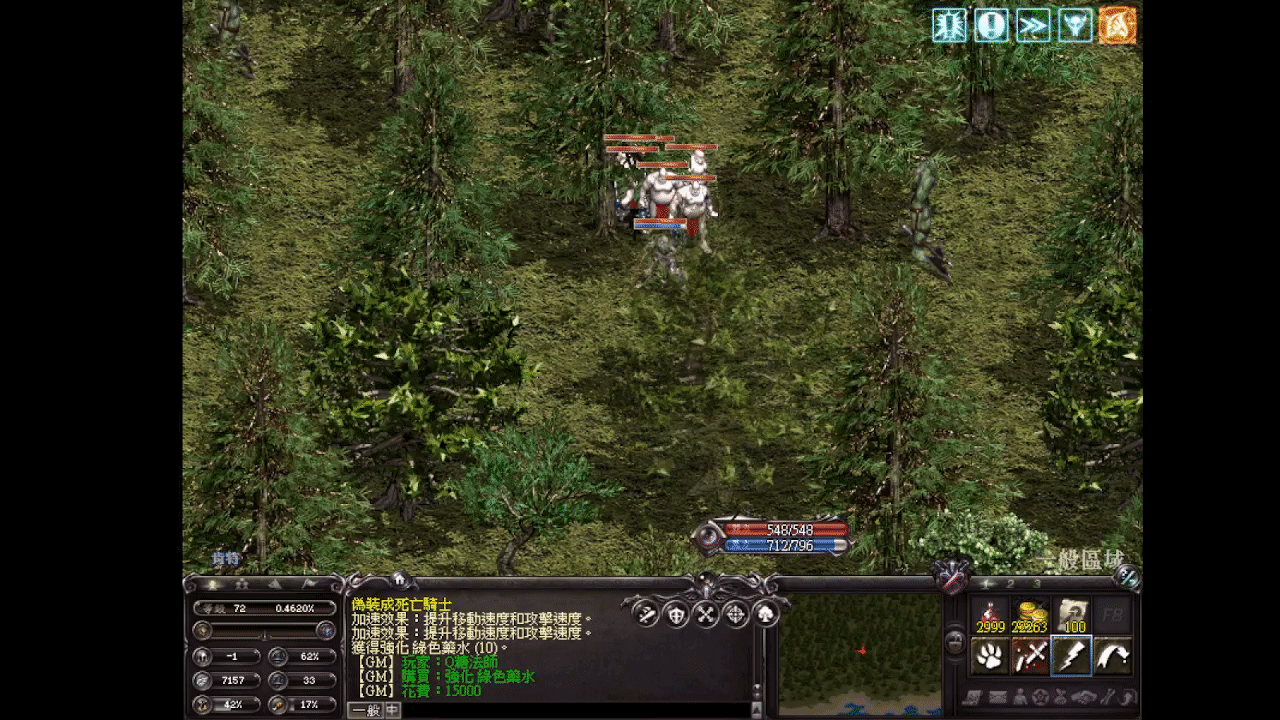Expand the second tab atop the stats panel
Viewport: 1280px width, 720px height.
[x=243, y=584]
